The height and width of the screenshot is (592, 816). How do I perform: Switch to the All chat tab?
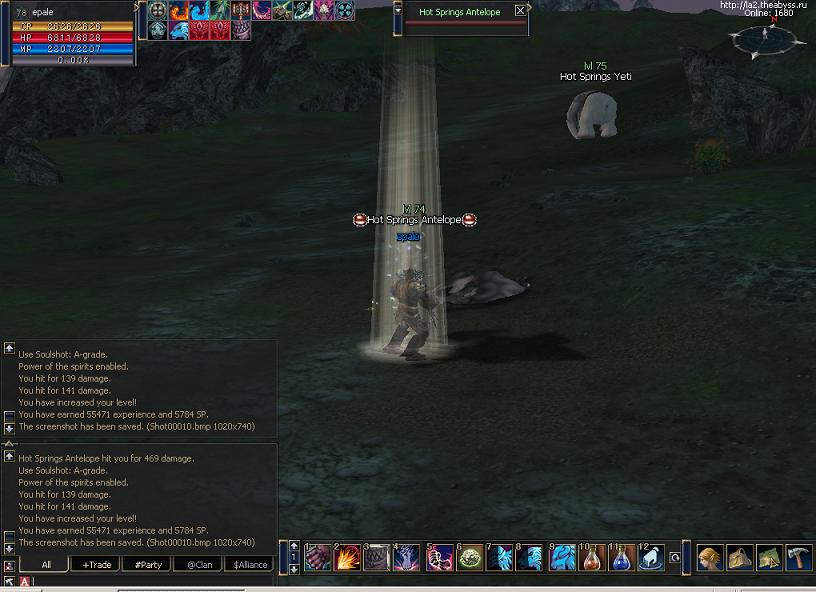46,564
